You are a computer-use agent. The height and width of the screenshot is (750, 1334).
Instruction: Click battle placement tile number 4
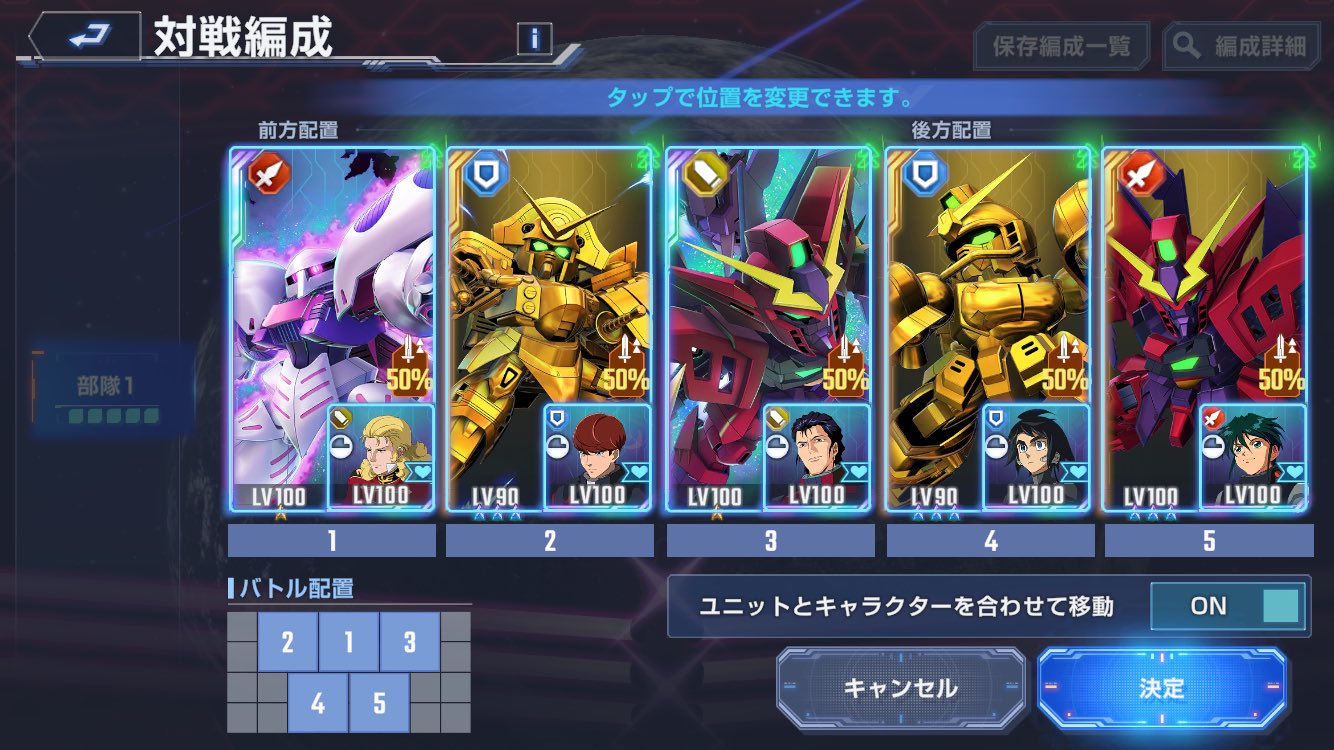[318, 703]
